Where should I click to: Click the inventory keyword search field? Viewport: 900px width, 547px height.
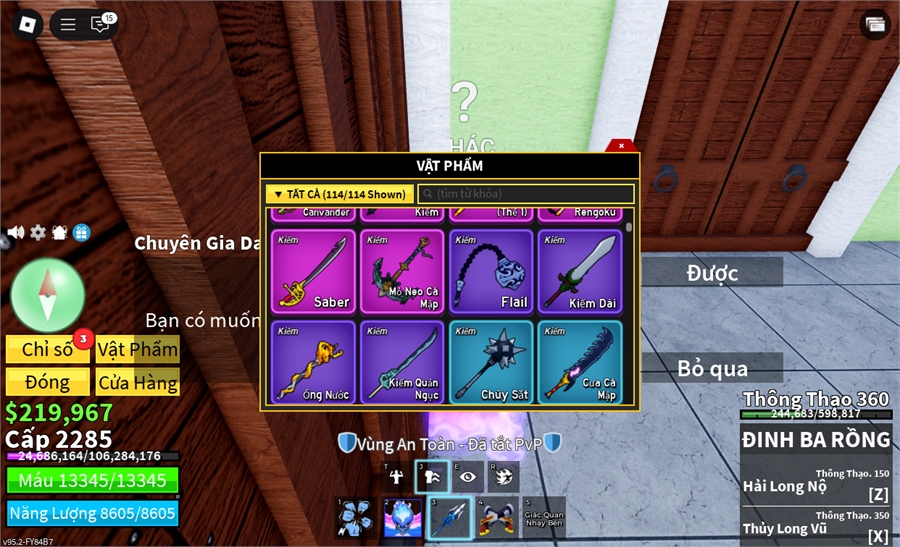pos(527,194)
